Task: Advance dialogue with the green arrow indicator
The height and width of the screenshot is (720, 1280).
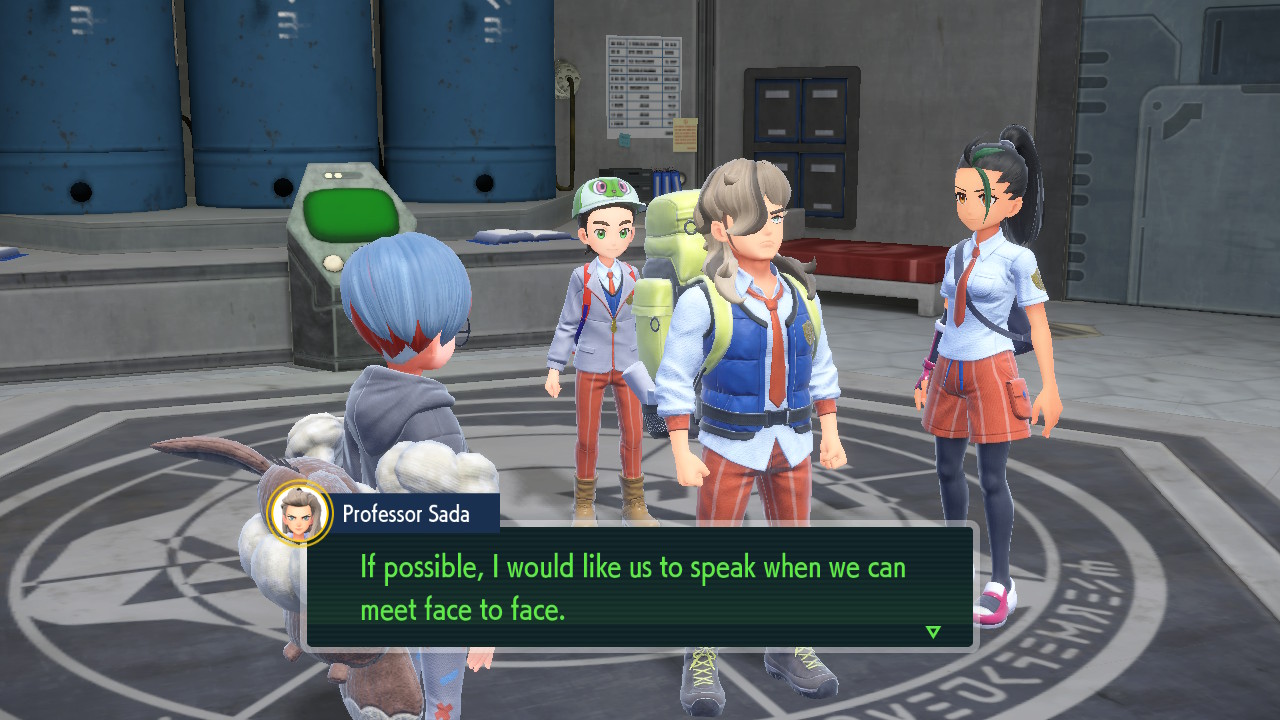Action: (933, 632)
